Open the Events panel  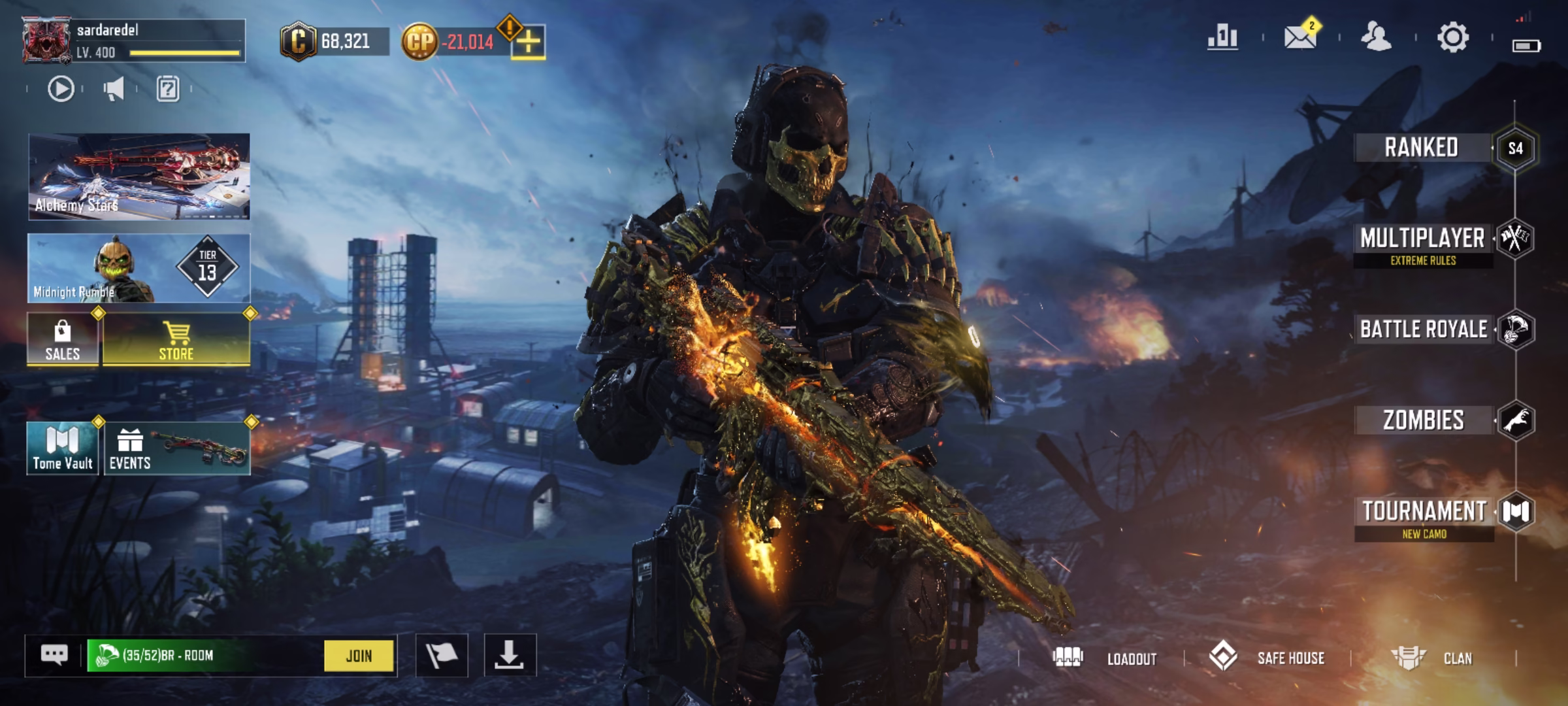pyautogui.click(x=176, y=448)
